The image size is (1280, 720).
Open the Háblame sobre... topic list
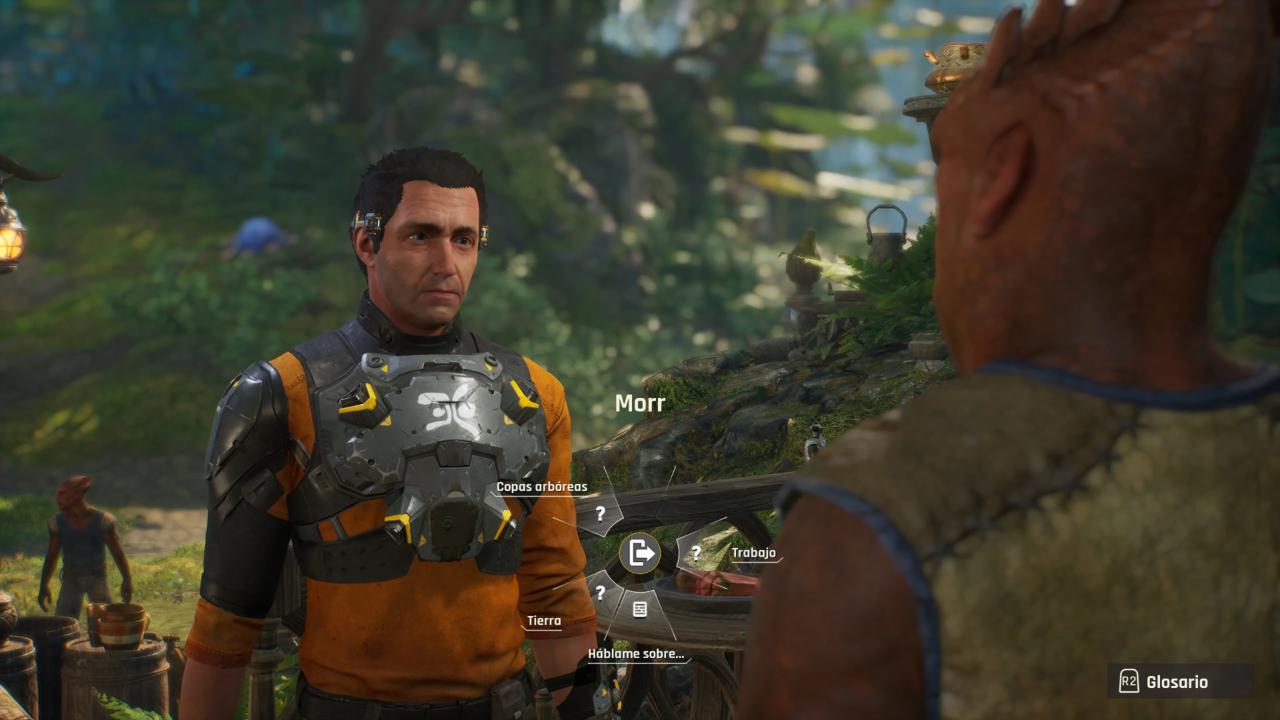(640, 609)
